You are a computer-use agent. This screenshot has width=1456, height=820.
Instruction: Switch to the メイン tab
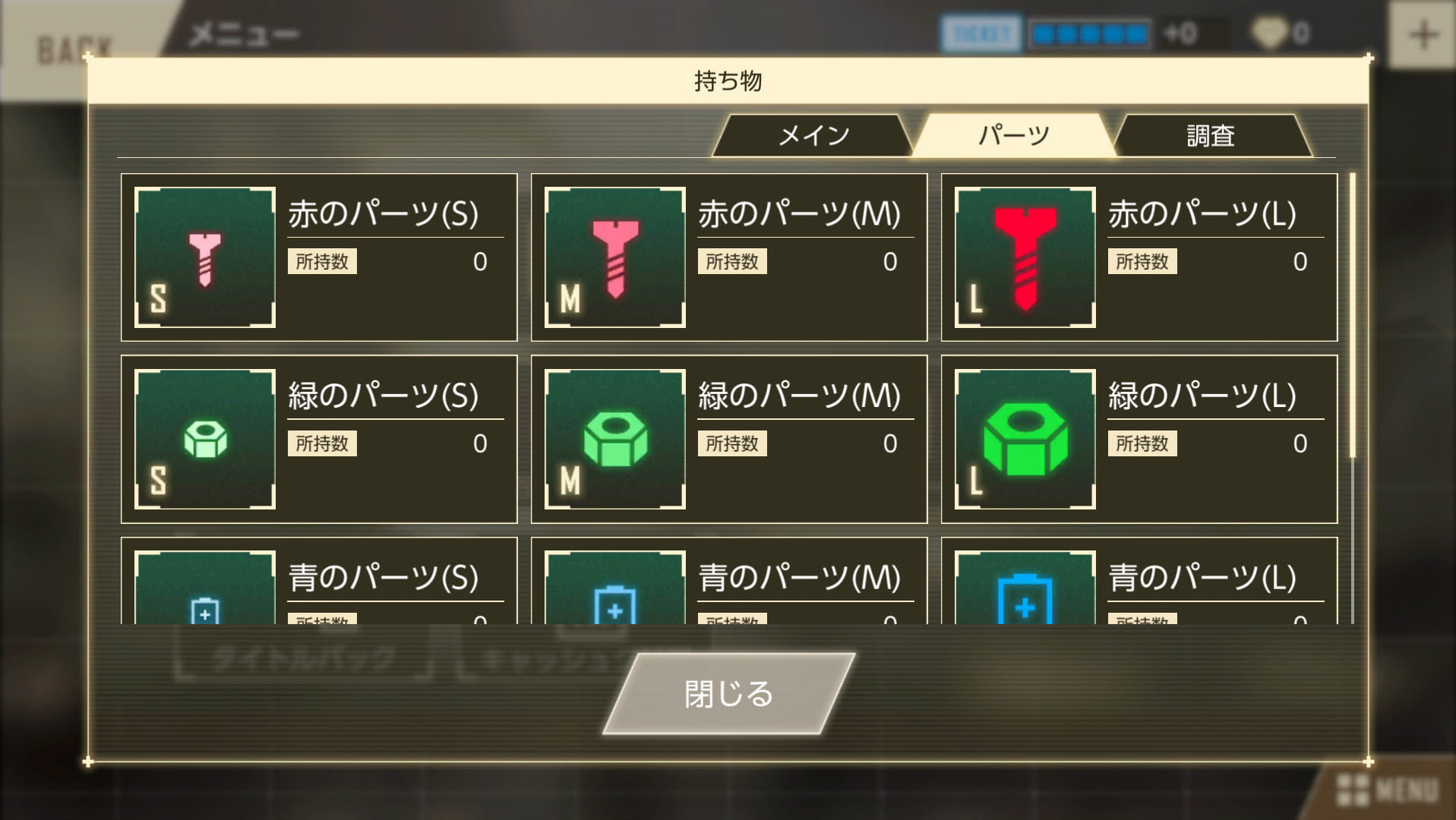(813, 135)
